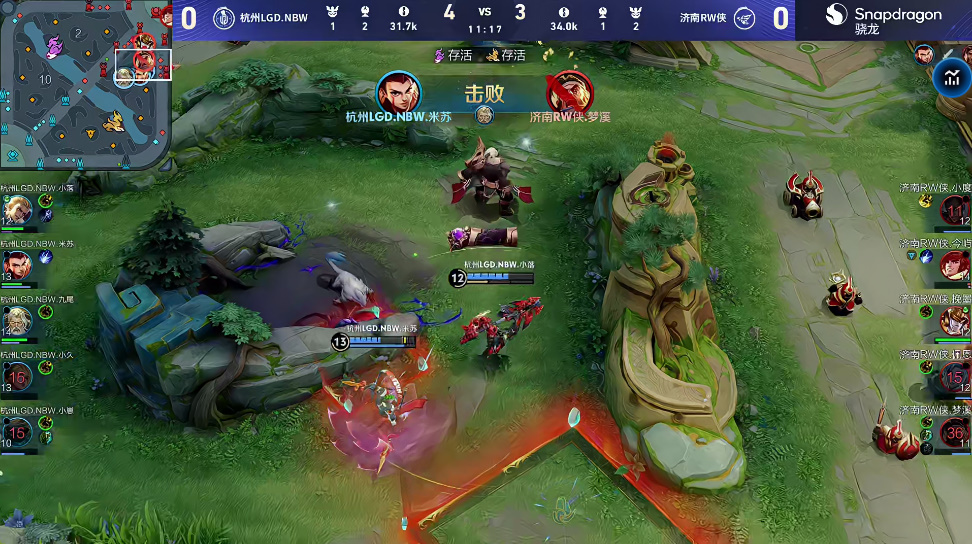Select 杭州LGD.NBW.小崽 player portrait

(17, 431)
